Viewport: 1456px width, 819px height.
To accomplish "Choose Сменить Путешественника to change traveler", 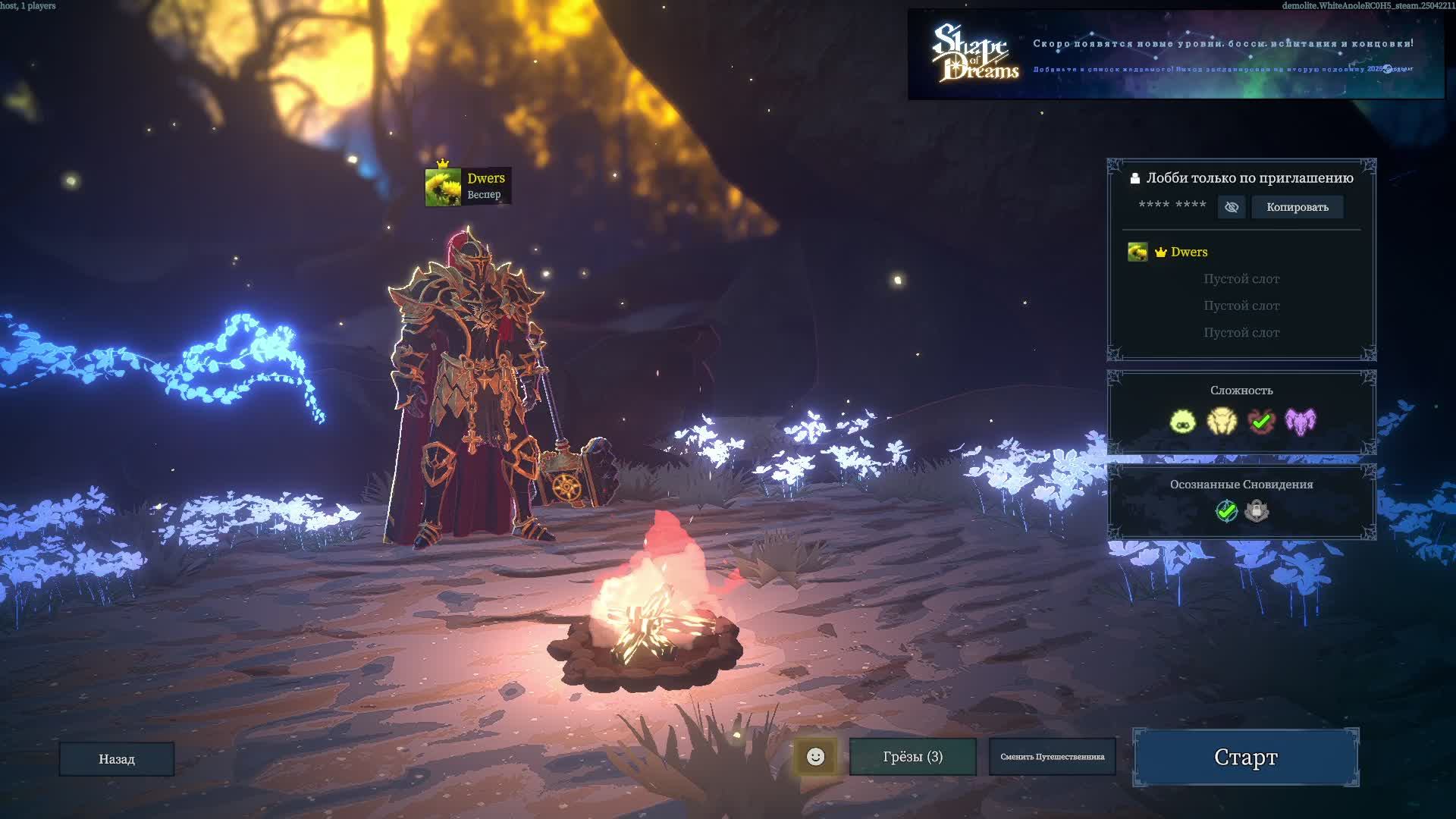I will click(x=1052, y=756).
